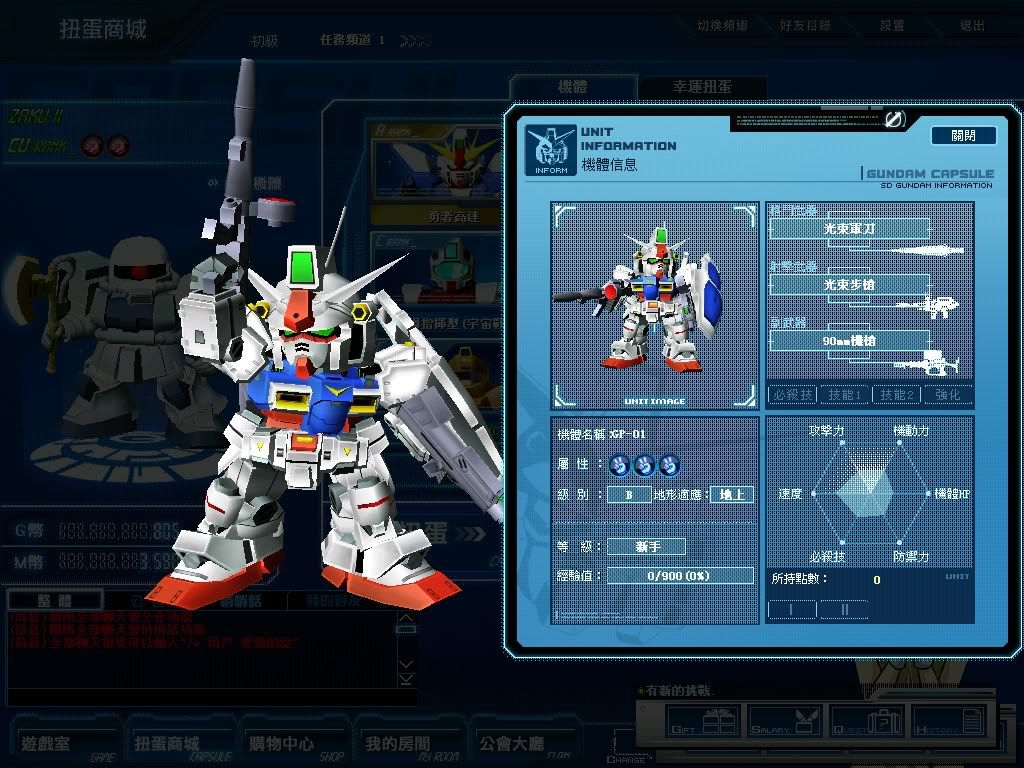This screenshot has width=1024, height=768.
Task: Open the 幸運扭蛋 tab
Action: coord(702,87)
